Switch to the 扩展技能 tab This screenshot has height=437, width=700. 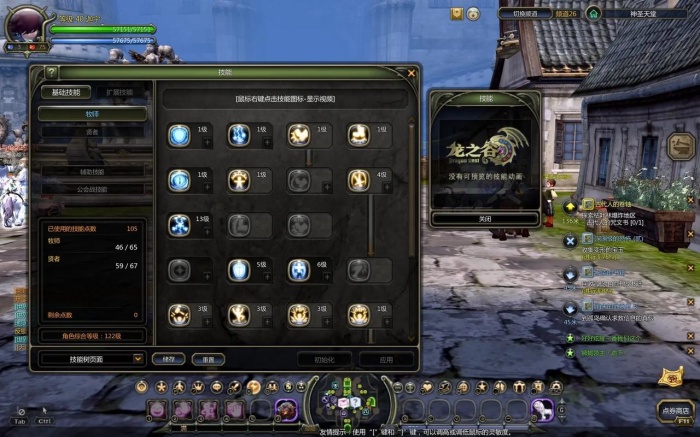tap(120, 92)
